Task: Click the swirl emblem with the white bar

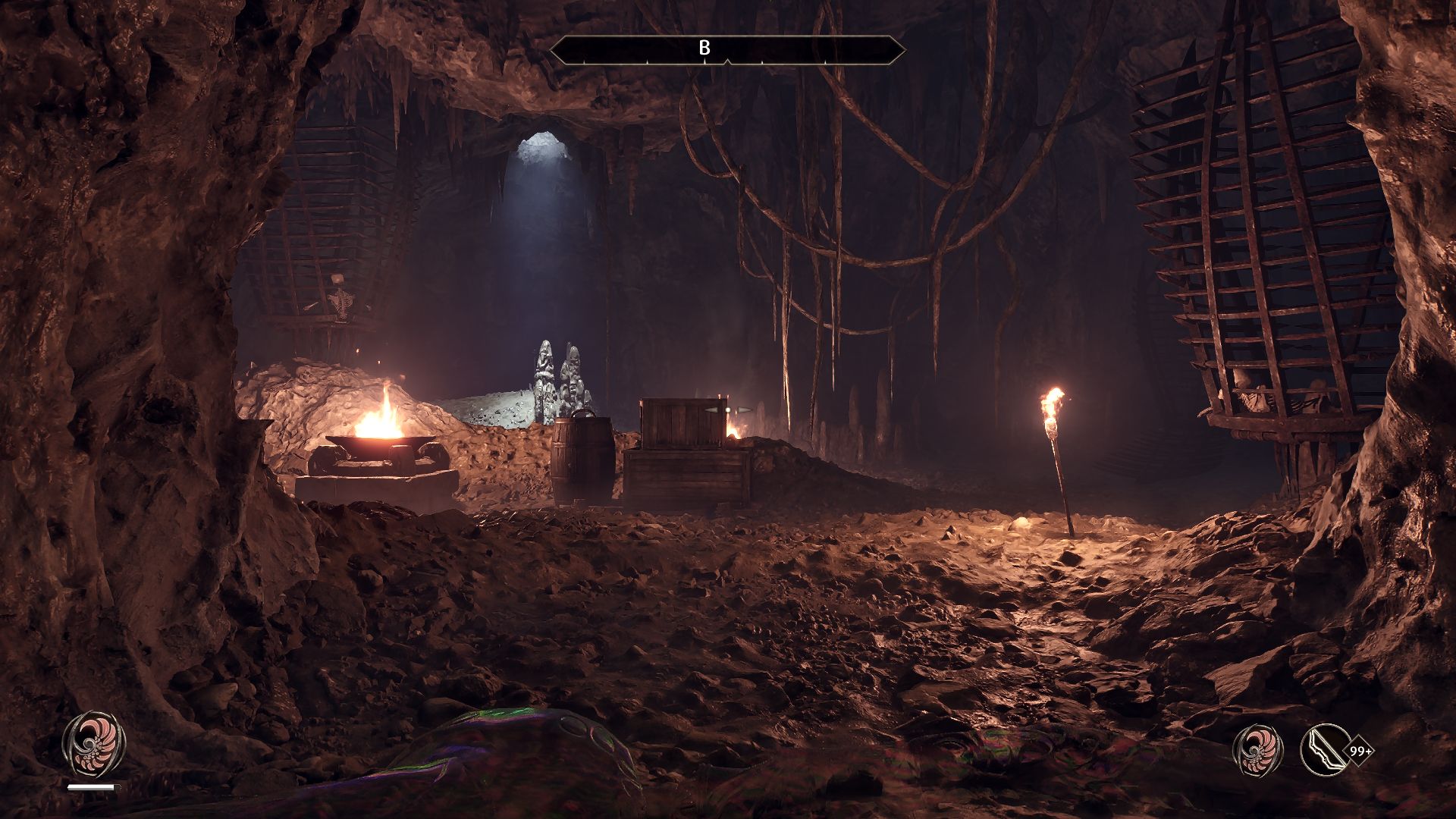Action: (x=93, y=743)
